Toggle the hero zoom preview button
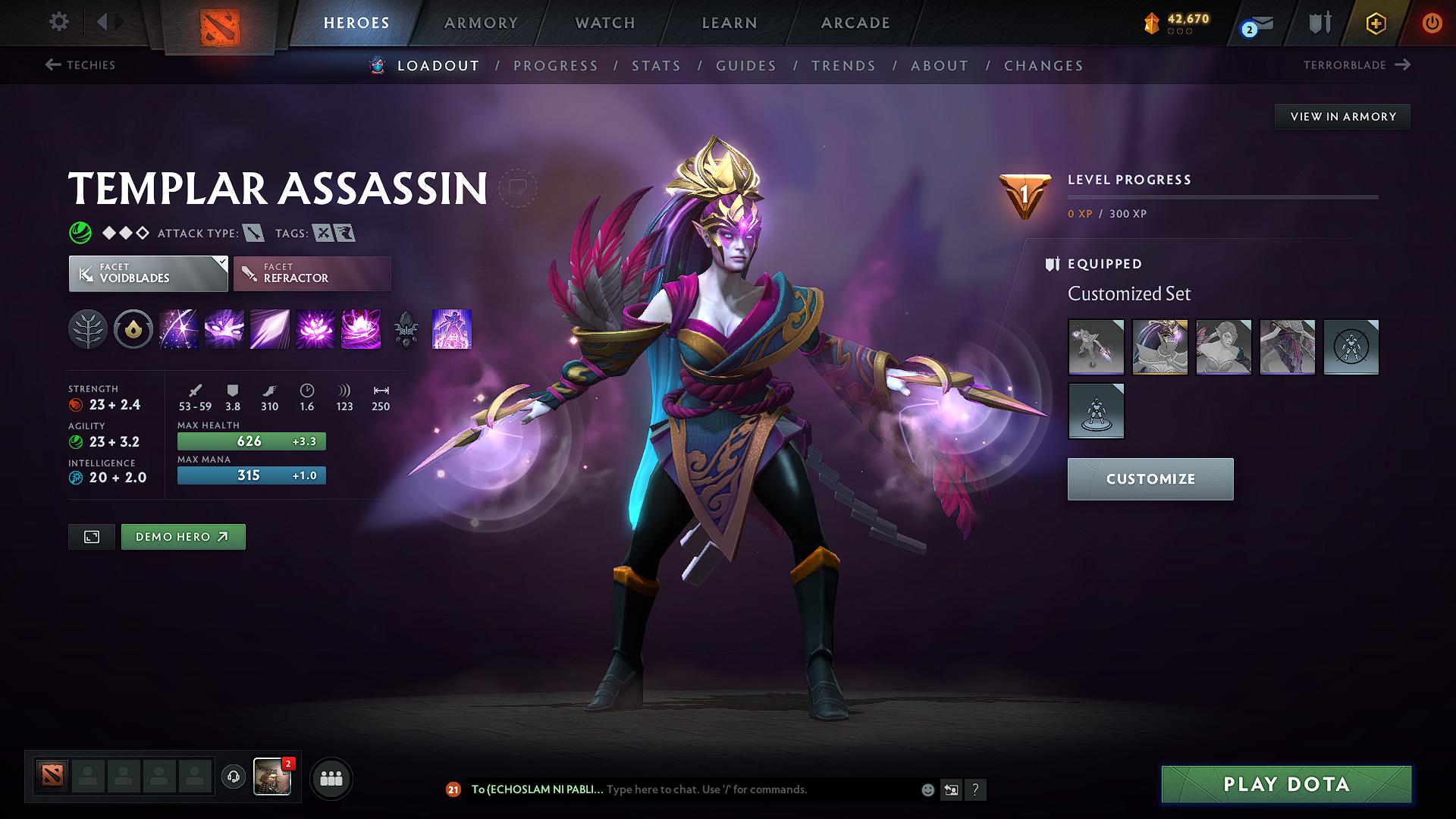1456x819 pixels. tap(91, 536)
